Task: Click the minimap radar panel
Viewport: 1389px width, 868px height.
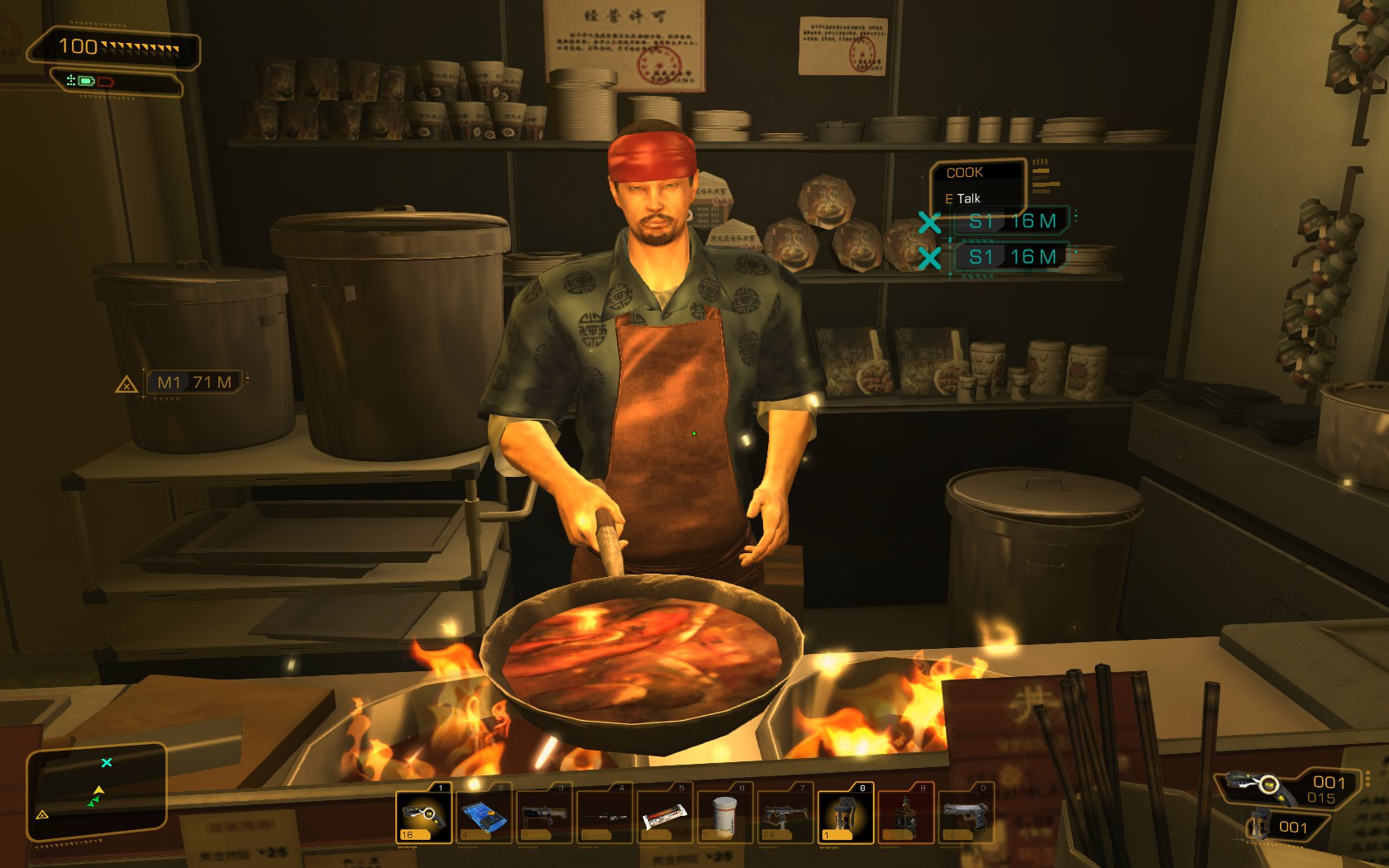Action: pyautogui.click(x=97, y=791)
